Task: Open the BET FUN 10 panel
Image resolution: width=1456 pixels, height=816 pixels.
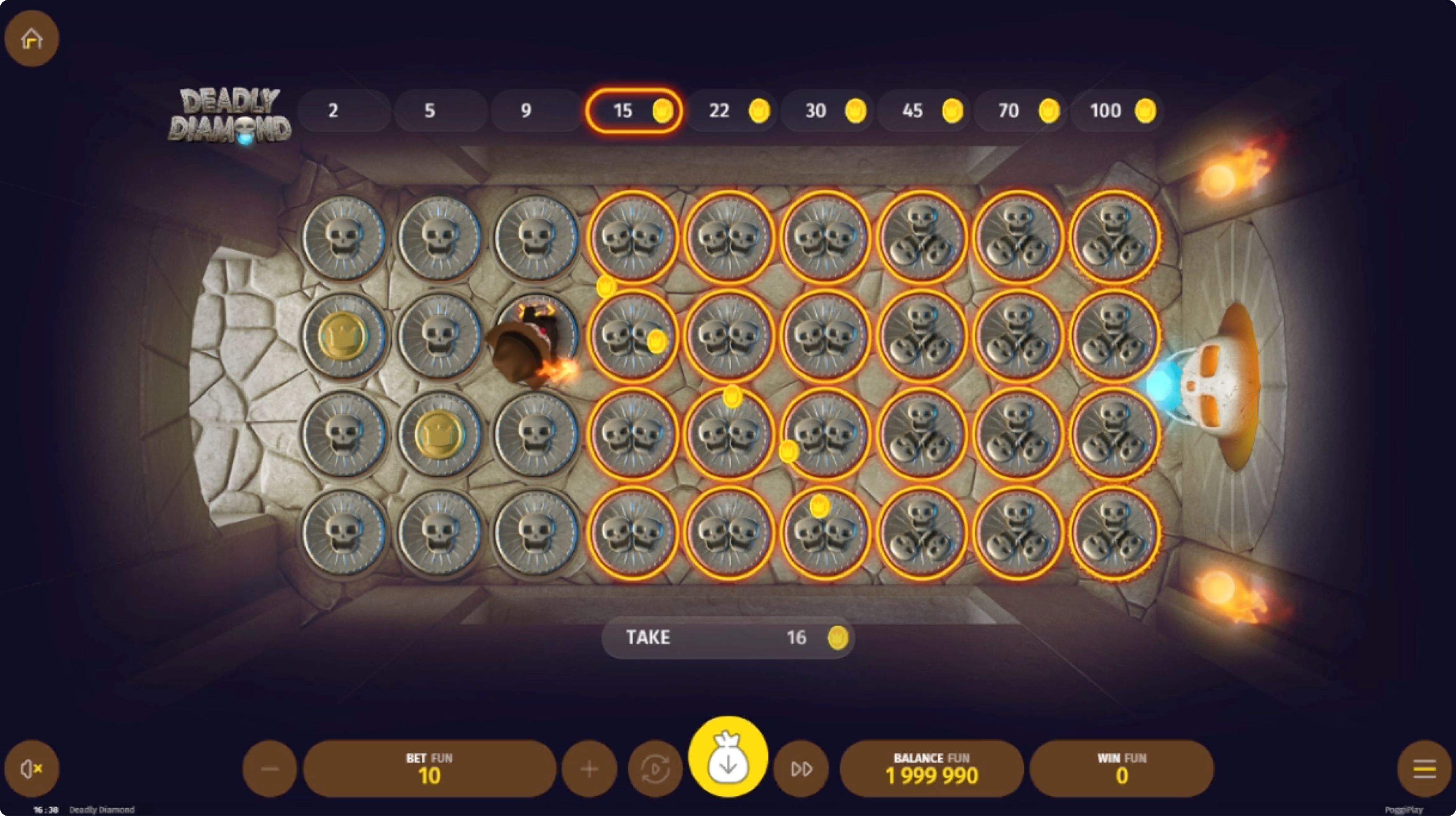Action: (430, 769)
